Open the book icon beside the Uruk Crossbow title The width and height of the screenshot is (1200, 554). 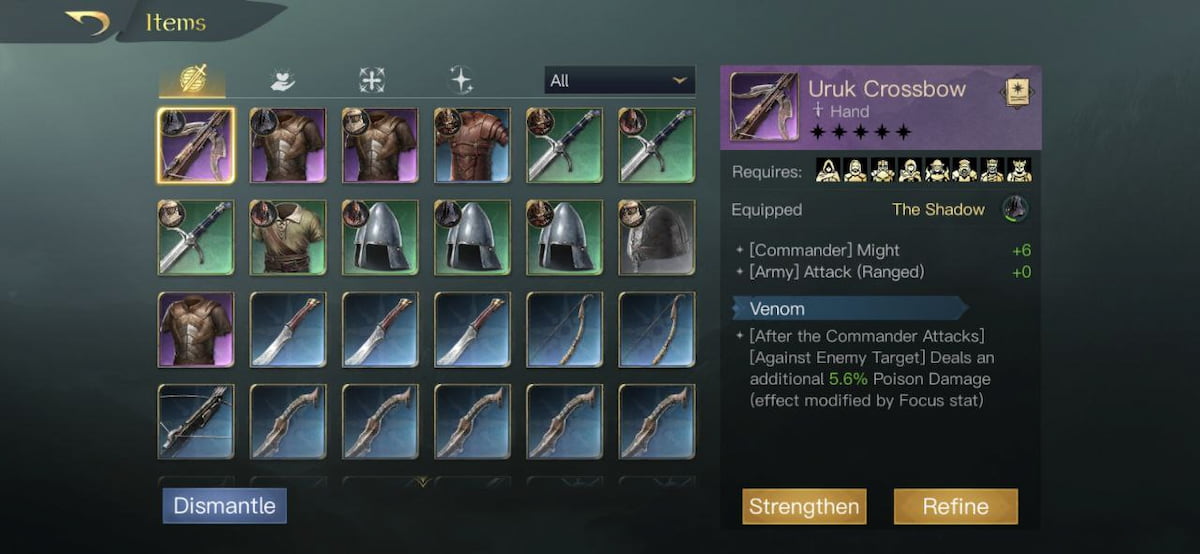[1015, 92]
